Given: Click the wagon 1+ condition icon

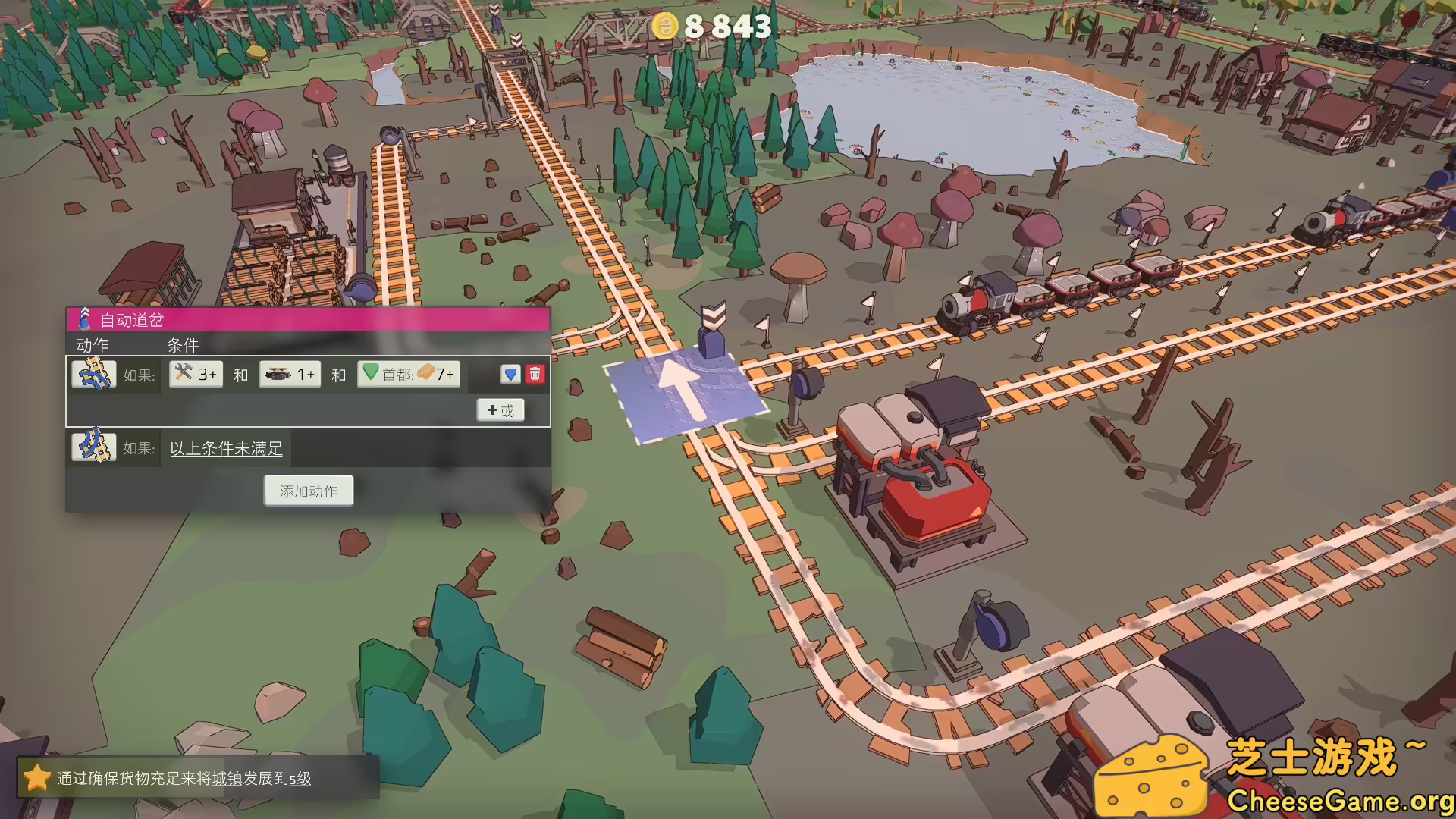Looking at the screenshot, I should click(279, 374).
